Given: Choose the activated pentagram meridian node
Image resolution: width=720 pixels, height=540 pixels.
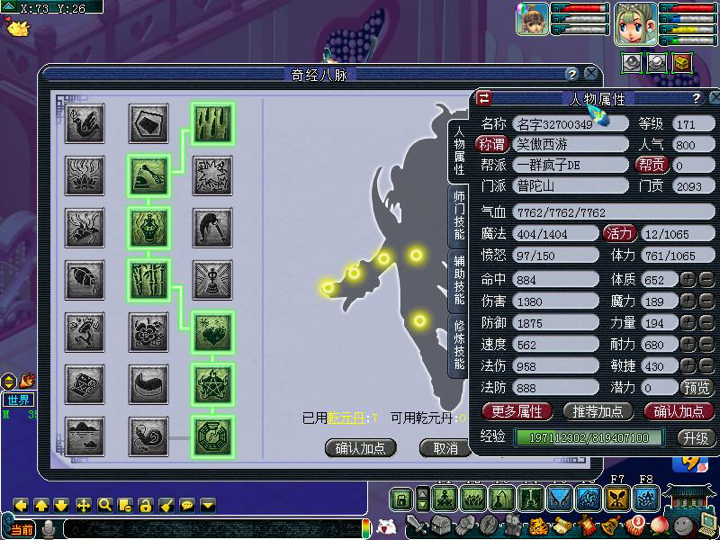Looking at the screenshot, I should [x=211, y=384].
